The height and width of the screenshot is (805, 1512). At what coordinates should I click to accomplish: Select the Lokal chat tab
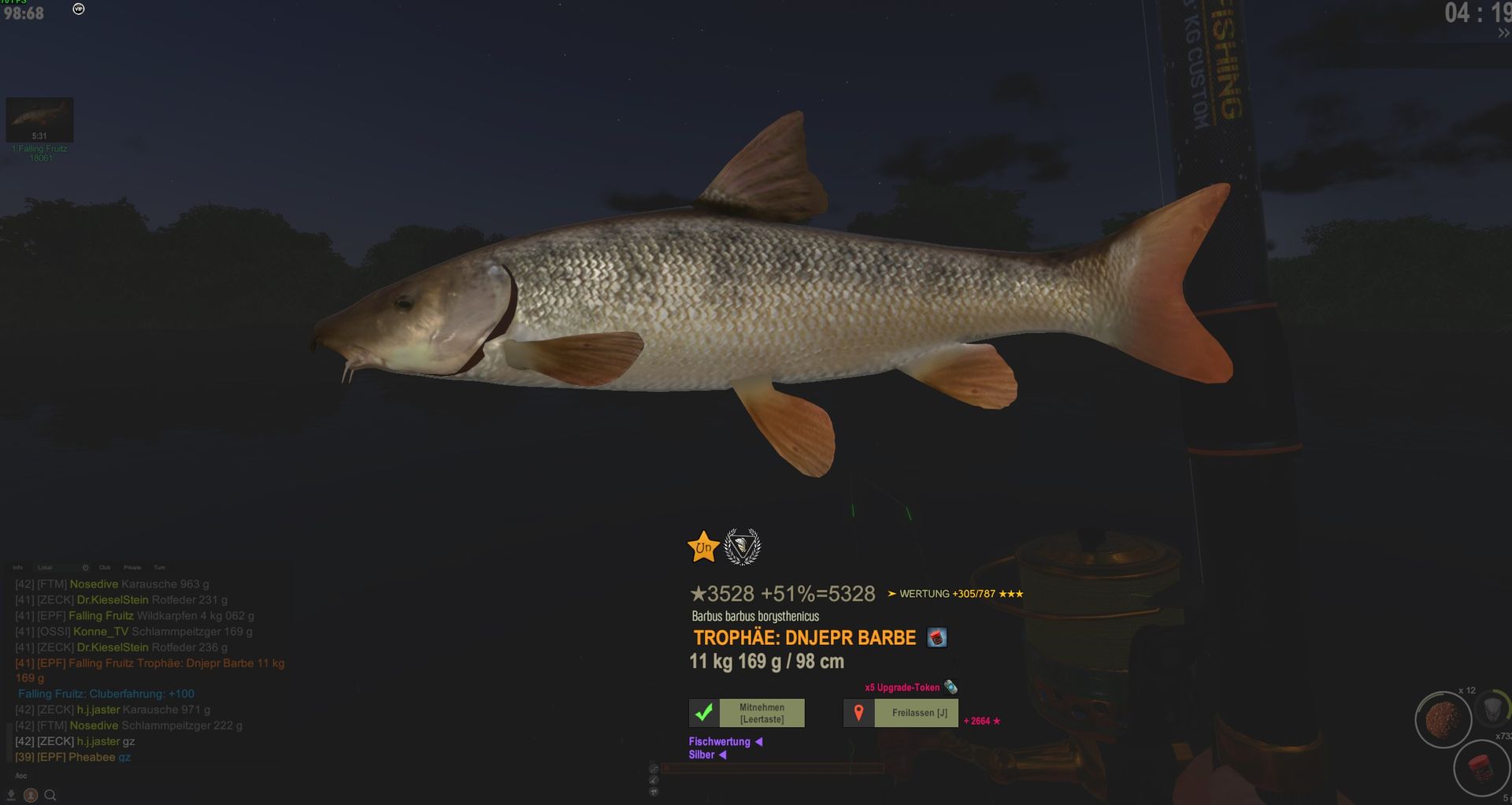click(45, 567)
